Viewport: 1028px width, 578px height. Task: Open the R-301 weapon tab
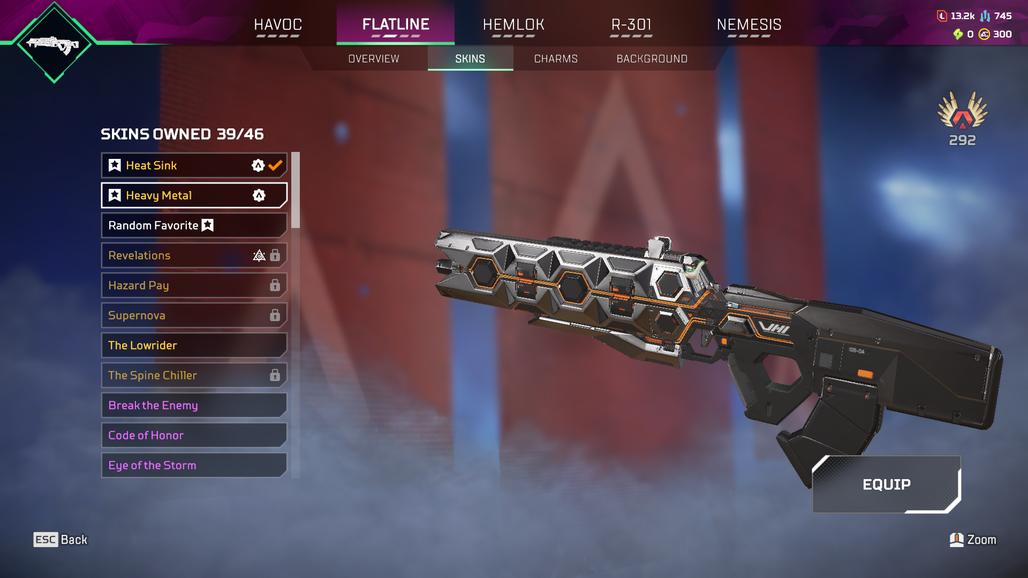pyautogui.click(x=631, y=25)
